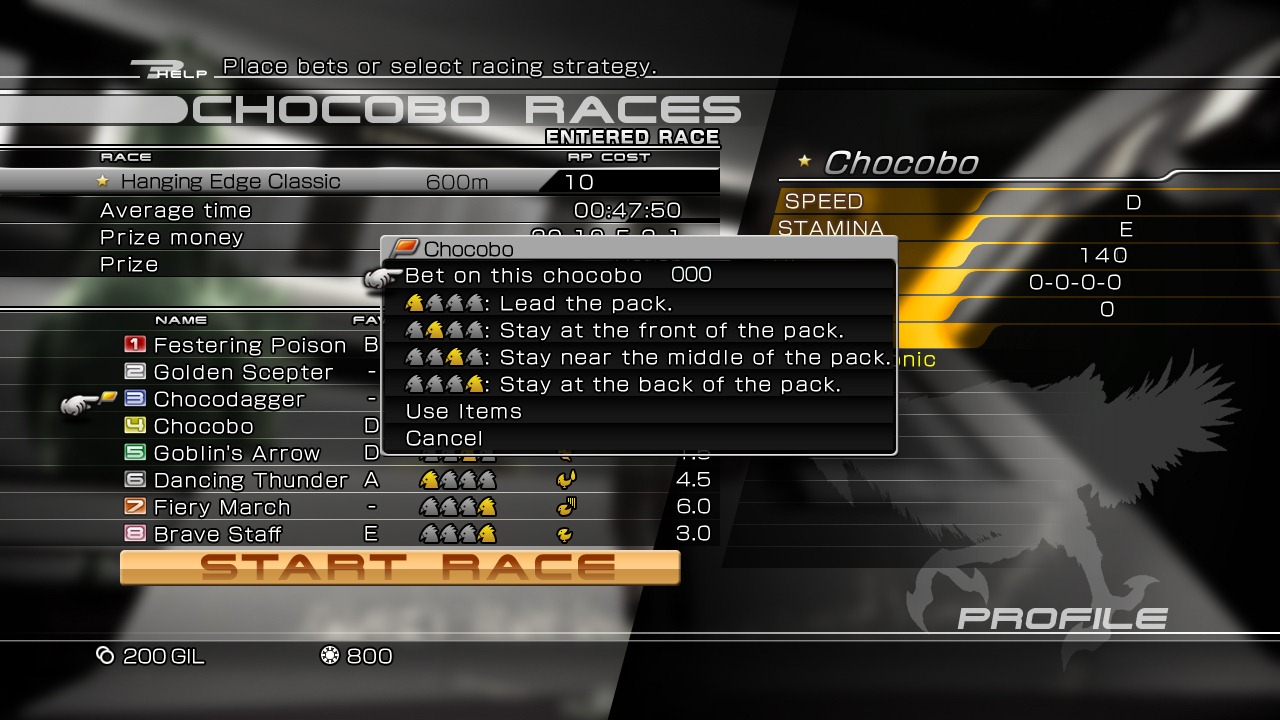
Task: Click the START RACE button
Action: tap(400, 567)
